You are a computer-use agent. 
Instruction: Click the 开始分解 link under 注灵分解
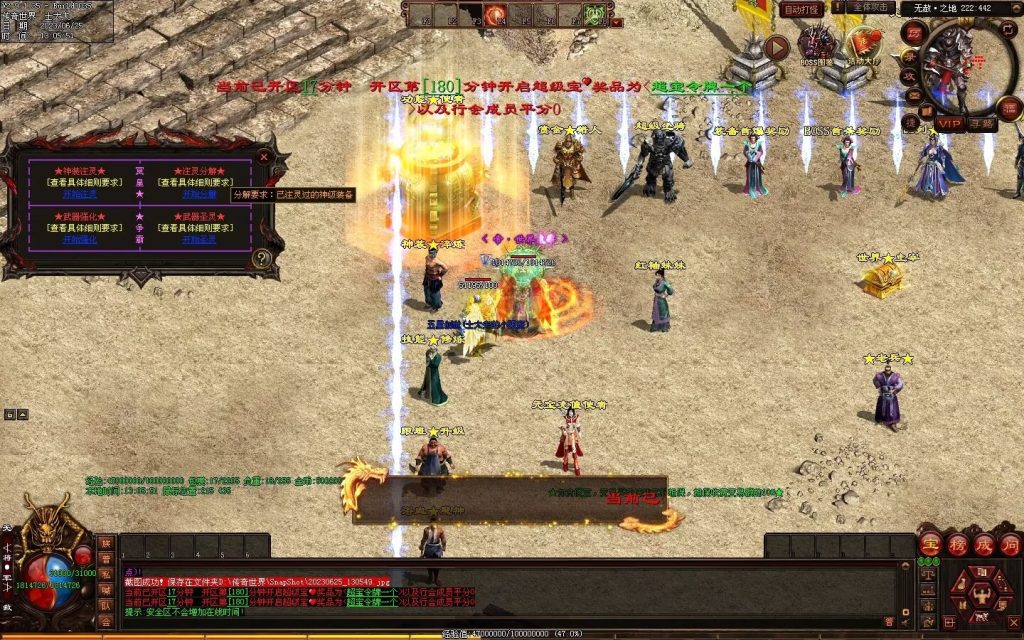pos(198,194)
